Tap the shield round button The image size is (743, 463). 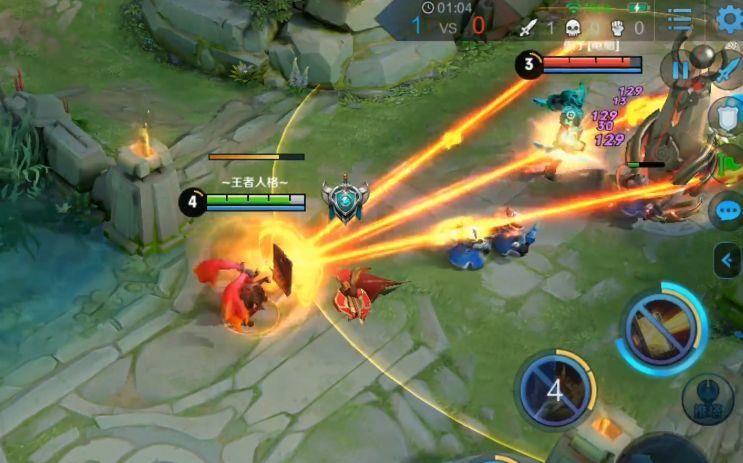725,116
